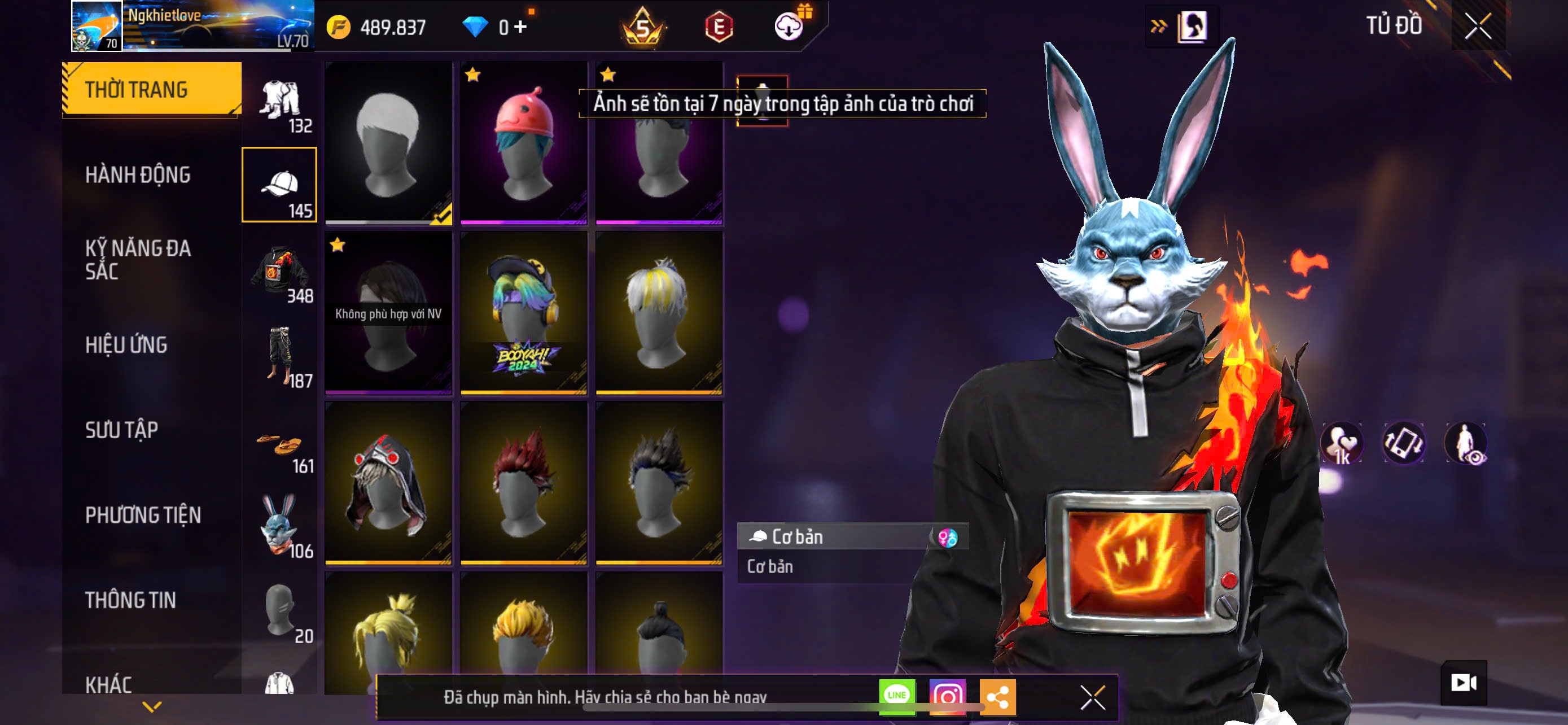Share screenshot to Instagram

947,696
